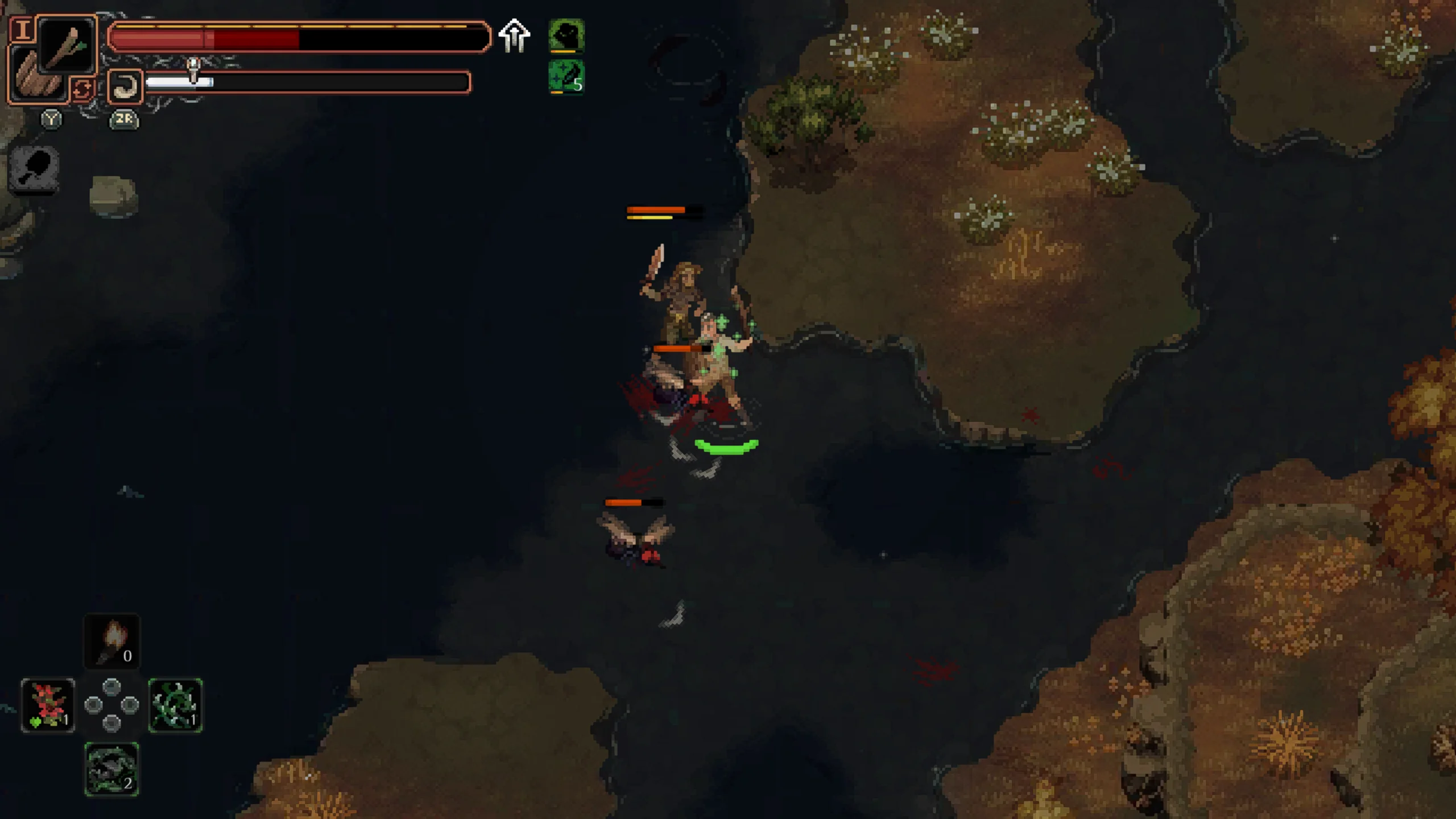The width and height of the screenshot is (1456, 819).
Task: Select the dark green moss quick slot
Action: coord(112,769)
